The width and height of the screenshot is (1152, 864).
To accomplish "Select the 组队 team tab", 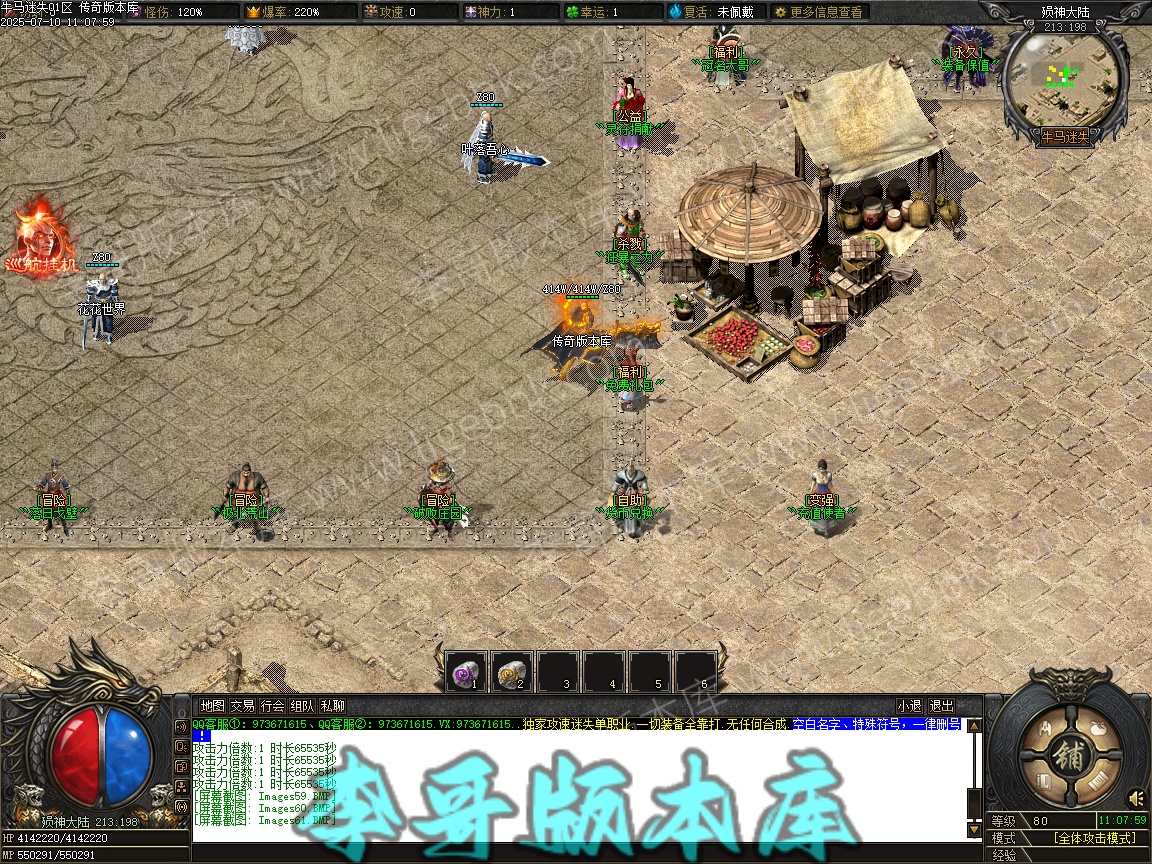I will point(303,706).
